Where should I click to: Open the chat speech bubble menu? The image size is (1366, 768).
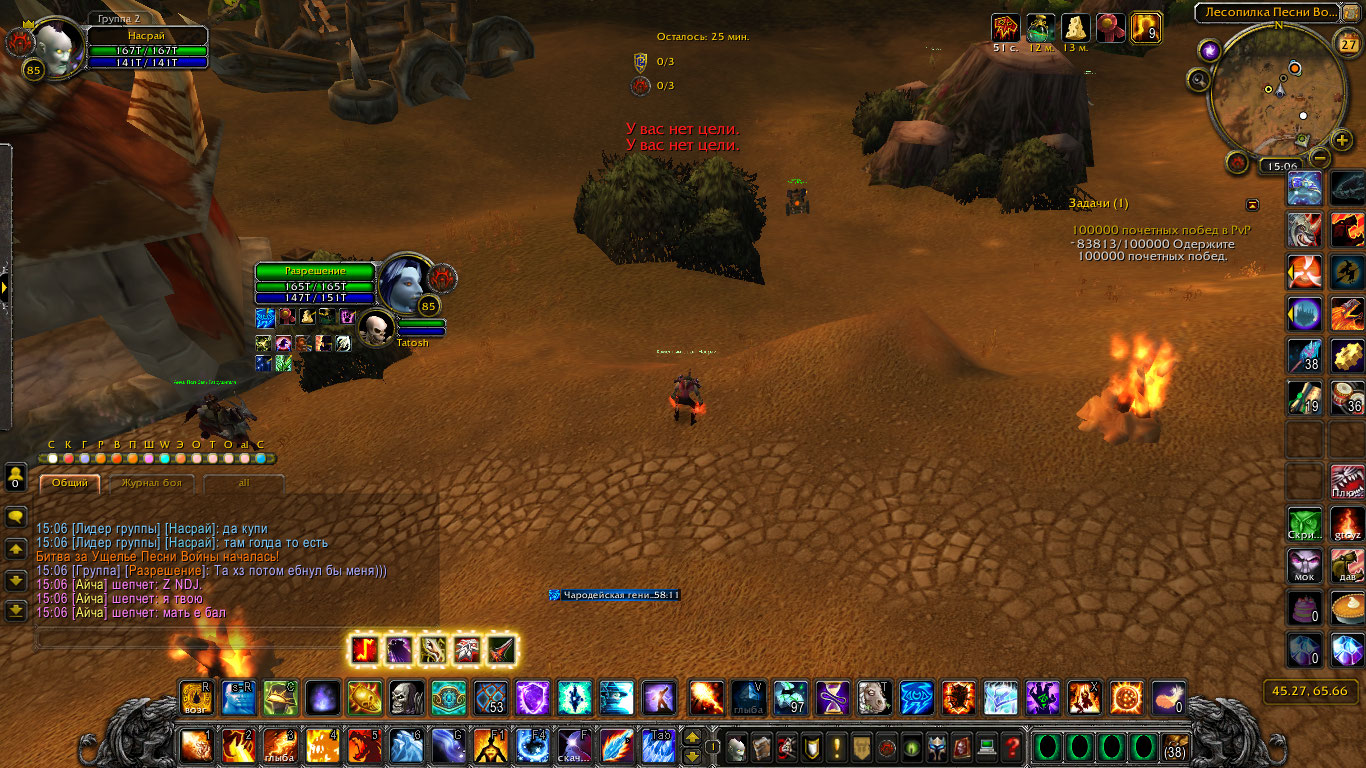[x=16, y=517]
